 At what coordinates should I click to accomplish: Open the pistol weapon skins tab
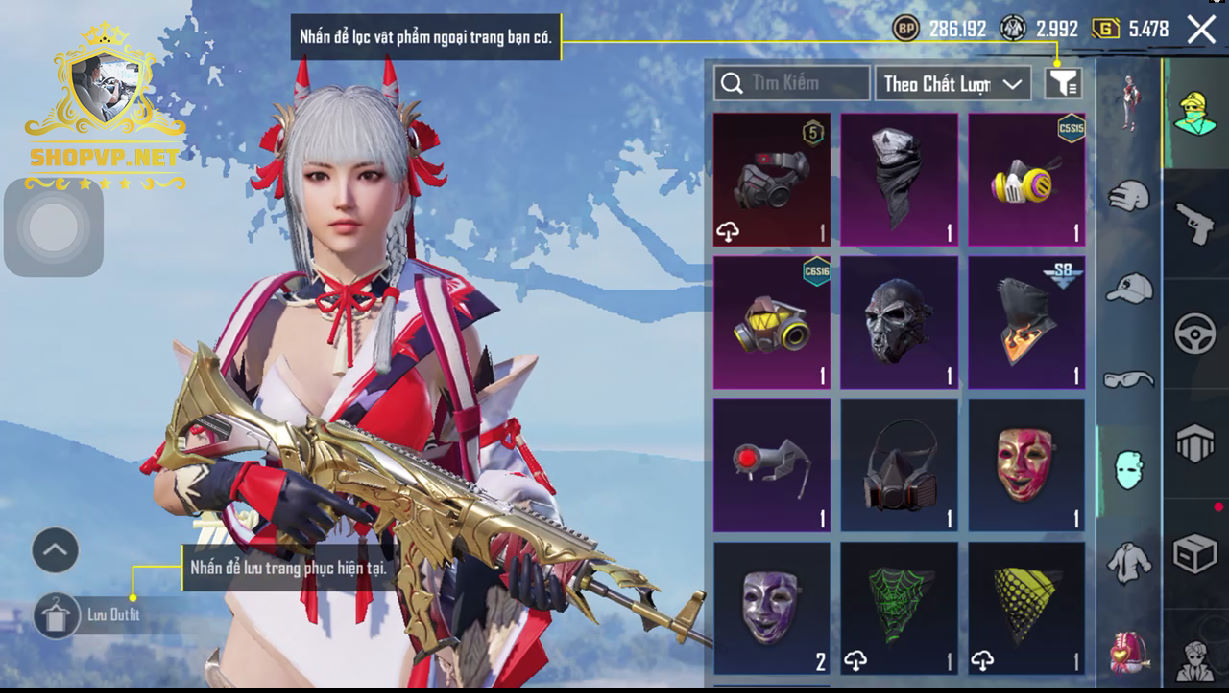[x=1195, y=223]
